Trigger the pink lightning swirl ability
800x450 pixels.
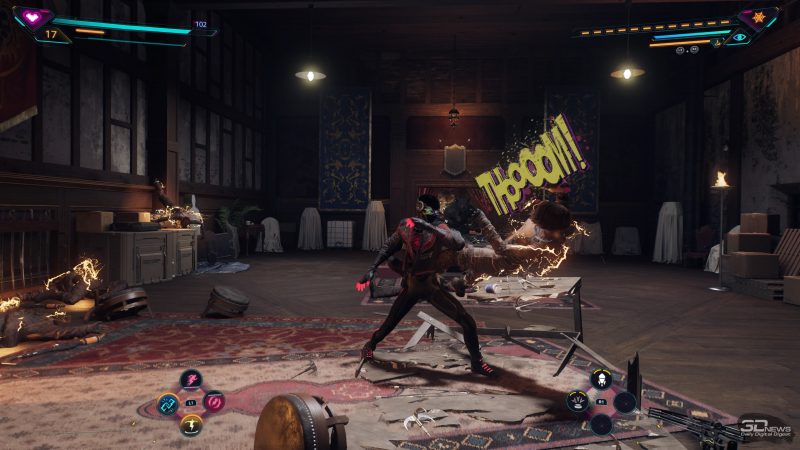pos(213,402)
